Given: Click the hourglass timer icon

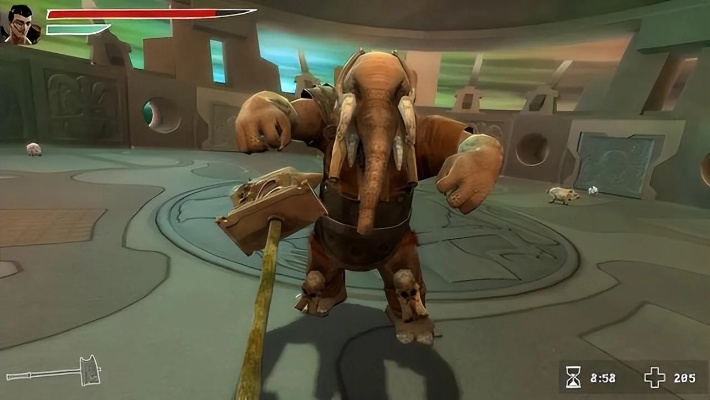Looking at the screenshot, I should click(573, 378).
